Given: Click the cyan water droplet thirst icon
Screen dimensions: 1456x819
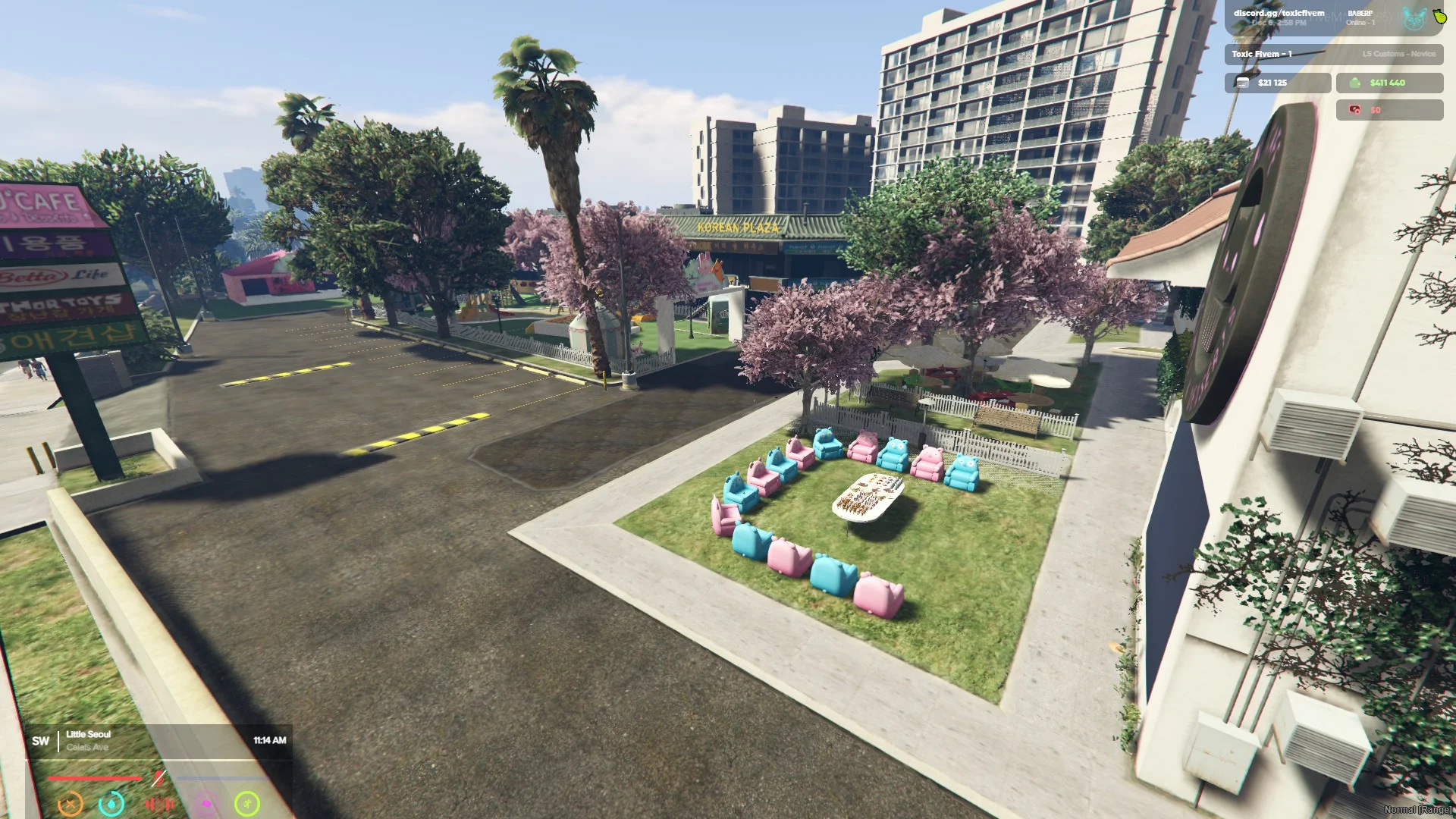Looking at the screenshot, I should click(111, 802).
